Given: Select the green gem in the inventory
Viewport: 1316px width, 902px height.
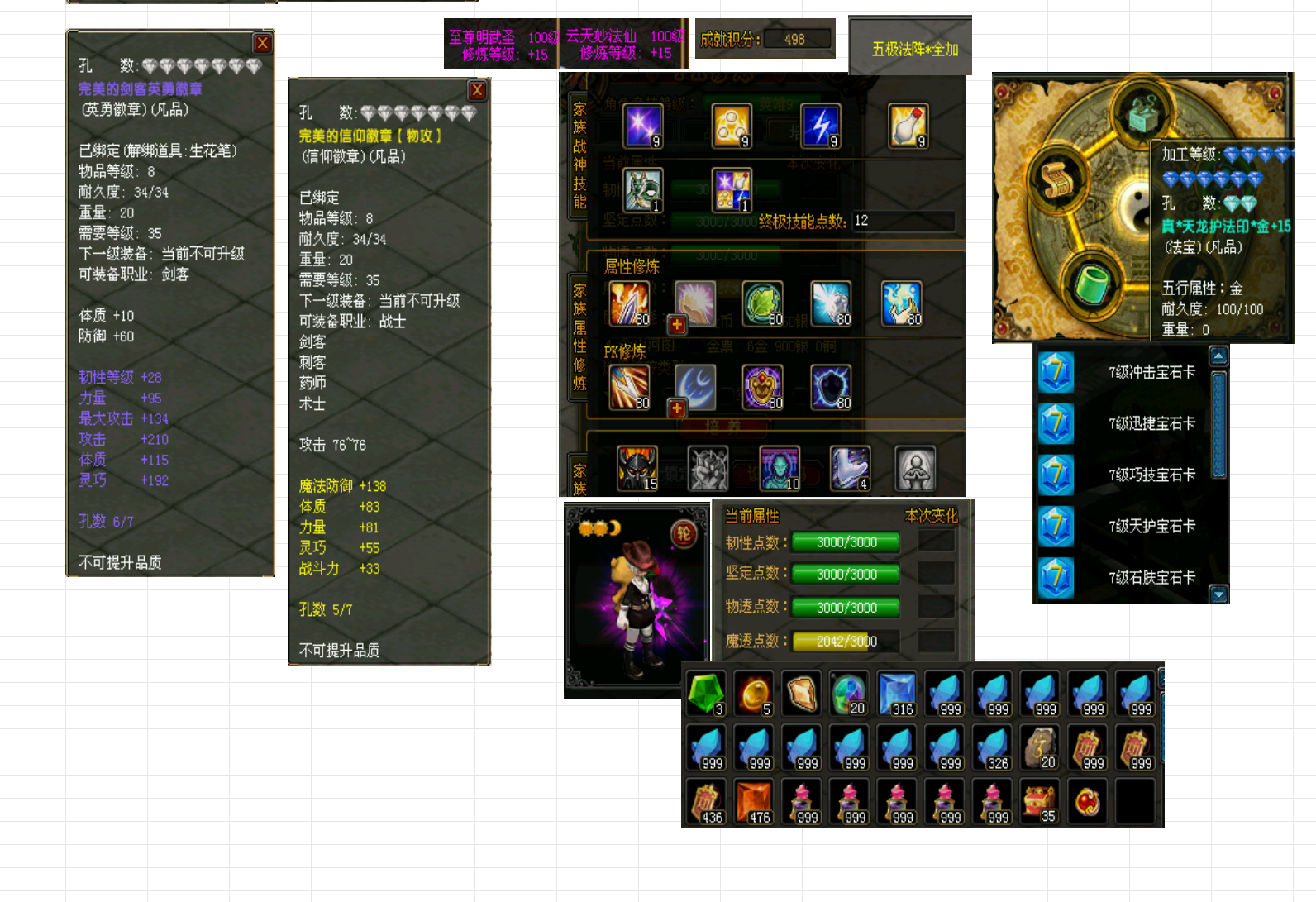Looking at the screenshot, I should pyautogui.click(x=705, y=693).
